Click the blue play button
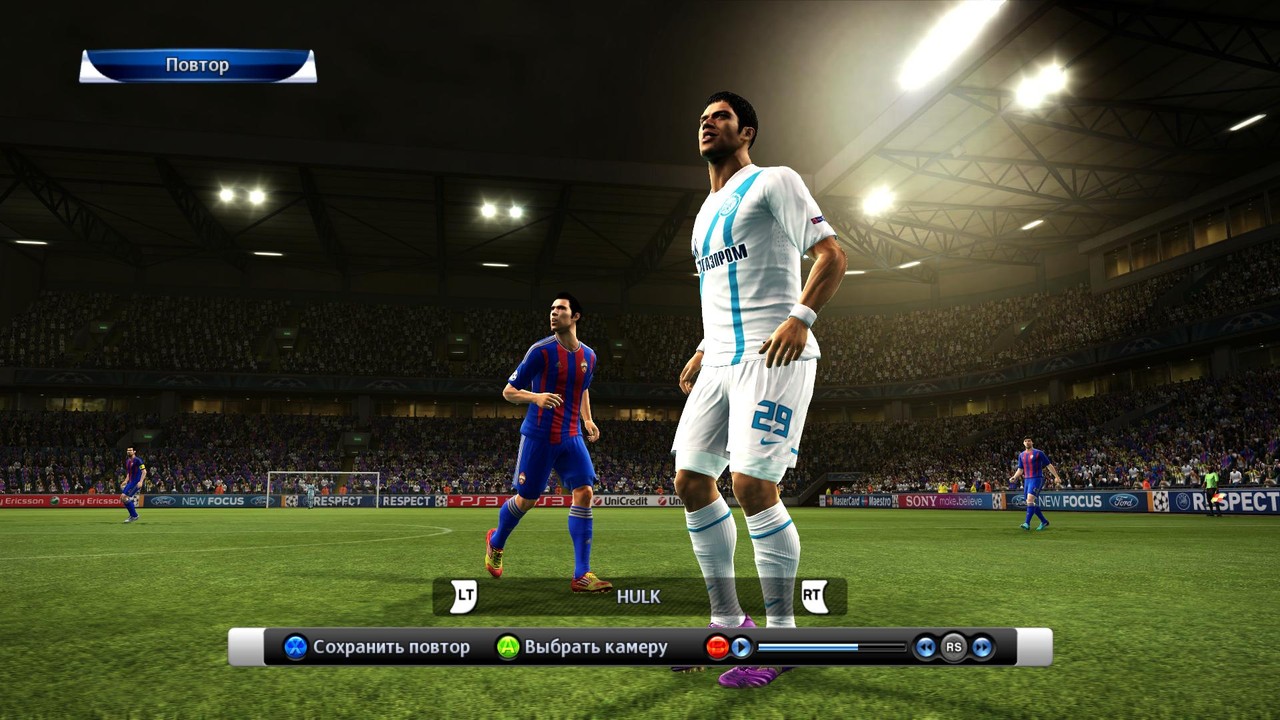1280x720 pixels. point(741,647)
